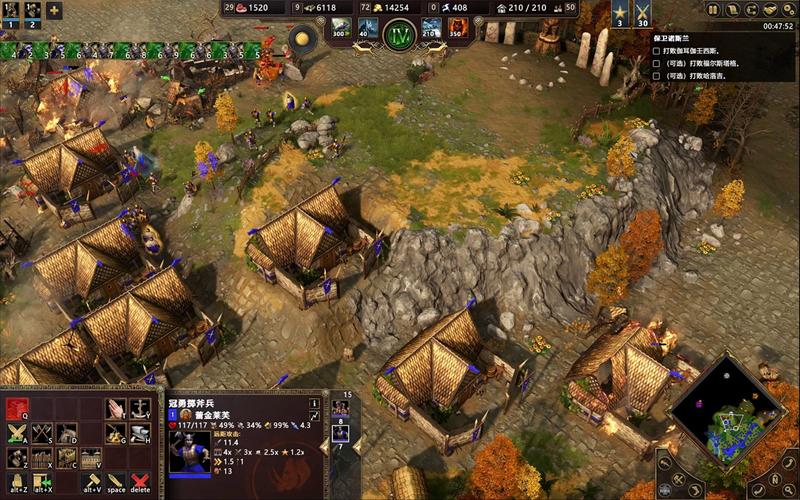This screenshot has width=800, height=500.
Task: Click the golden round orb button
Action: (x=301, y=39)
